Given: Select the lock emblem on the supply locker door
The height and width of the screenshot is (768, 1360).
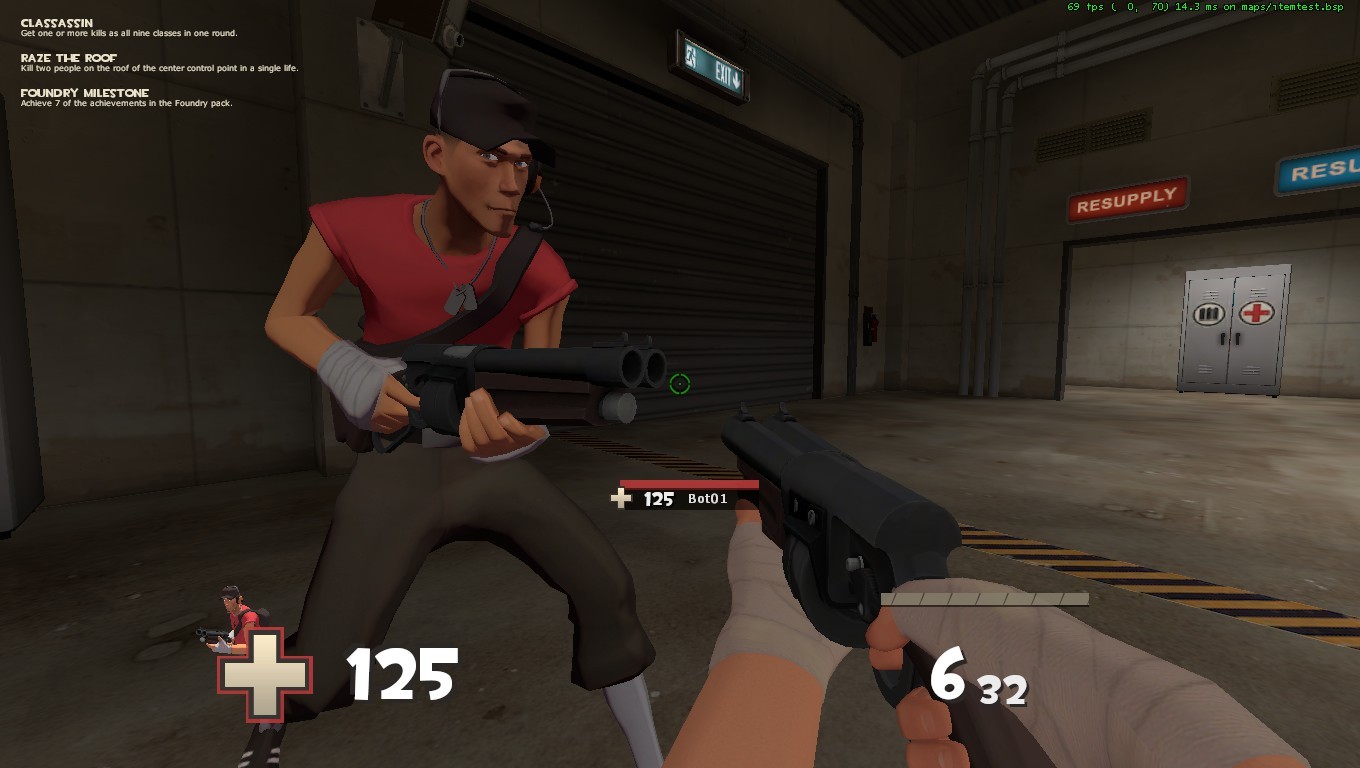Looking at the screenshot, I should [1210, 315].
